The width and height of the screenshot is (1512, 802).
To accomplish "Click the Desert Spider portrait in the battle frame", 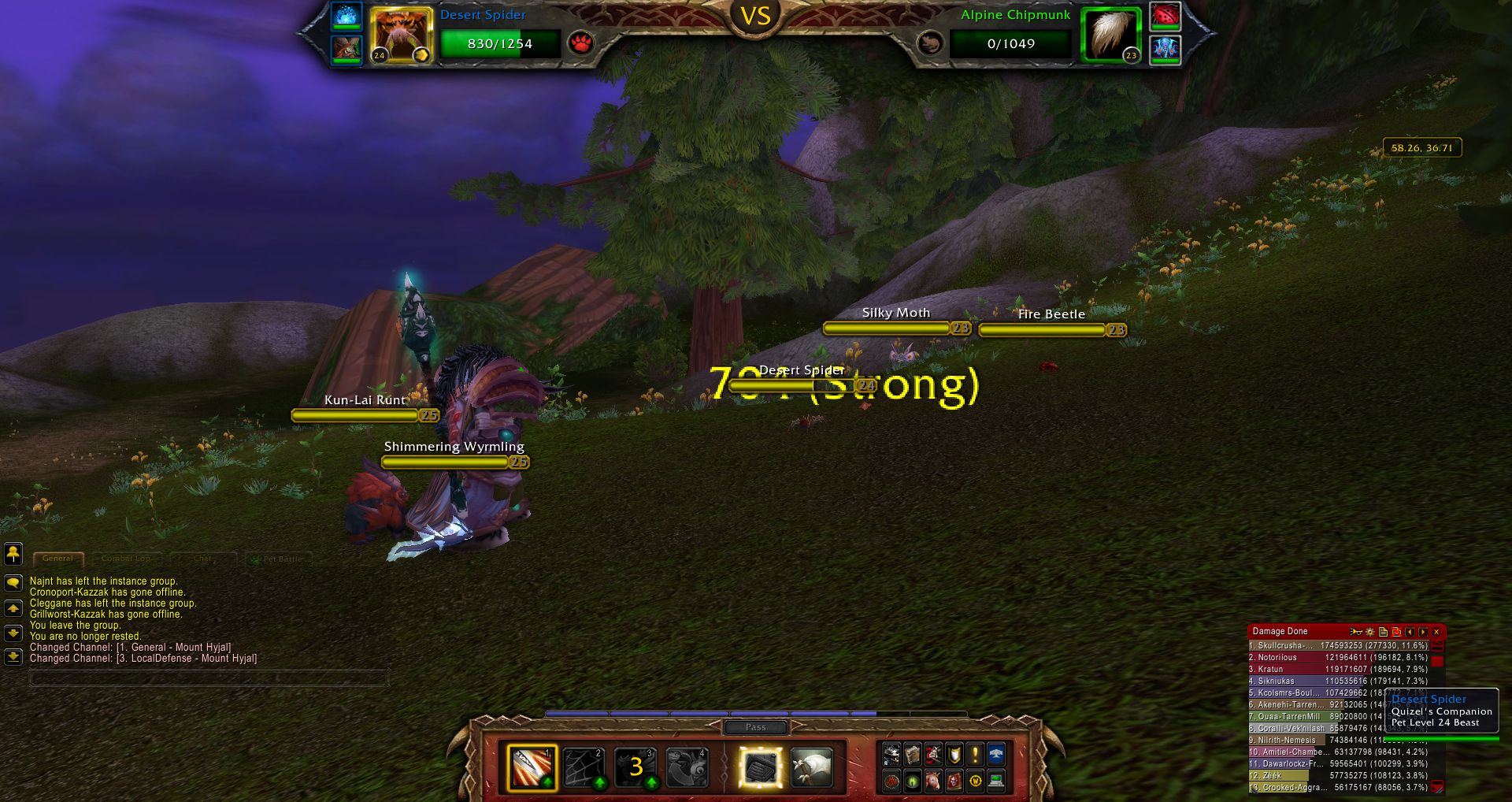I will (401, 35).
